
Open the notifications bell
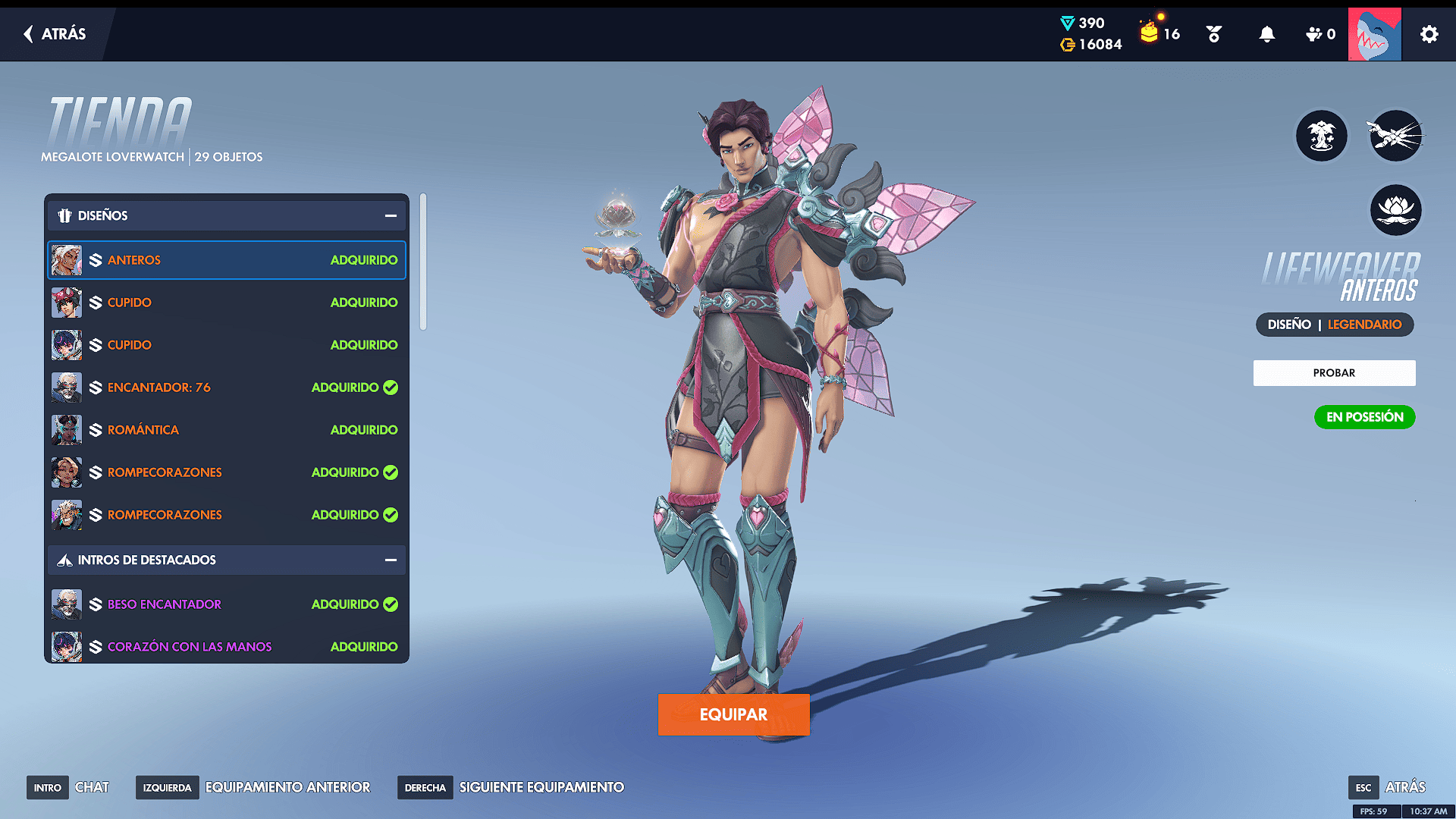(x=1266, y=34)
